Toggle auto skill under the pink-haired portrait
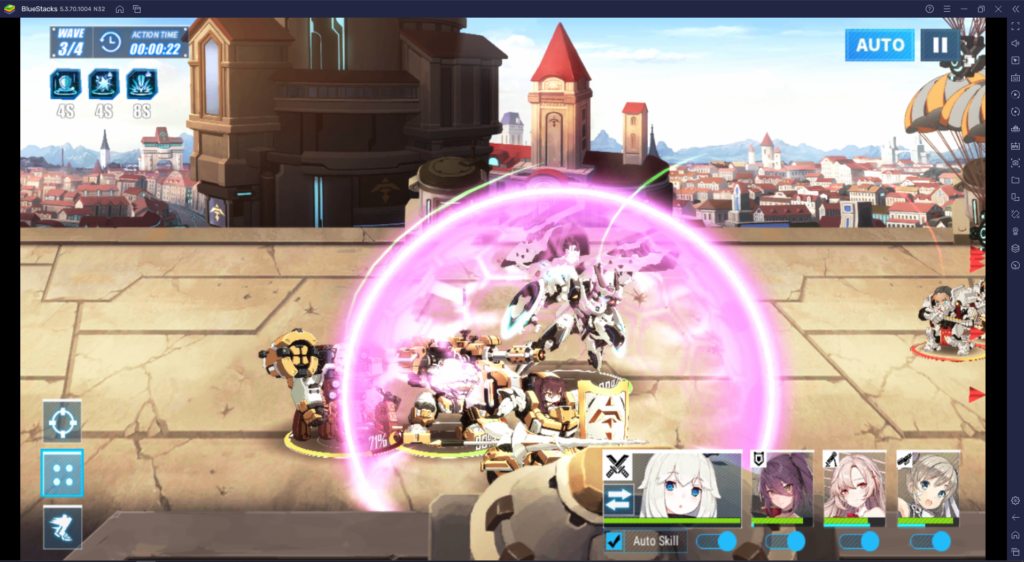Screen dimensions: 1024x562 (859, 541)
